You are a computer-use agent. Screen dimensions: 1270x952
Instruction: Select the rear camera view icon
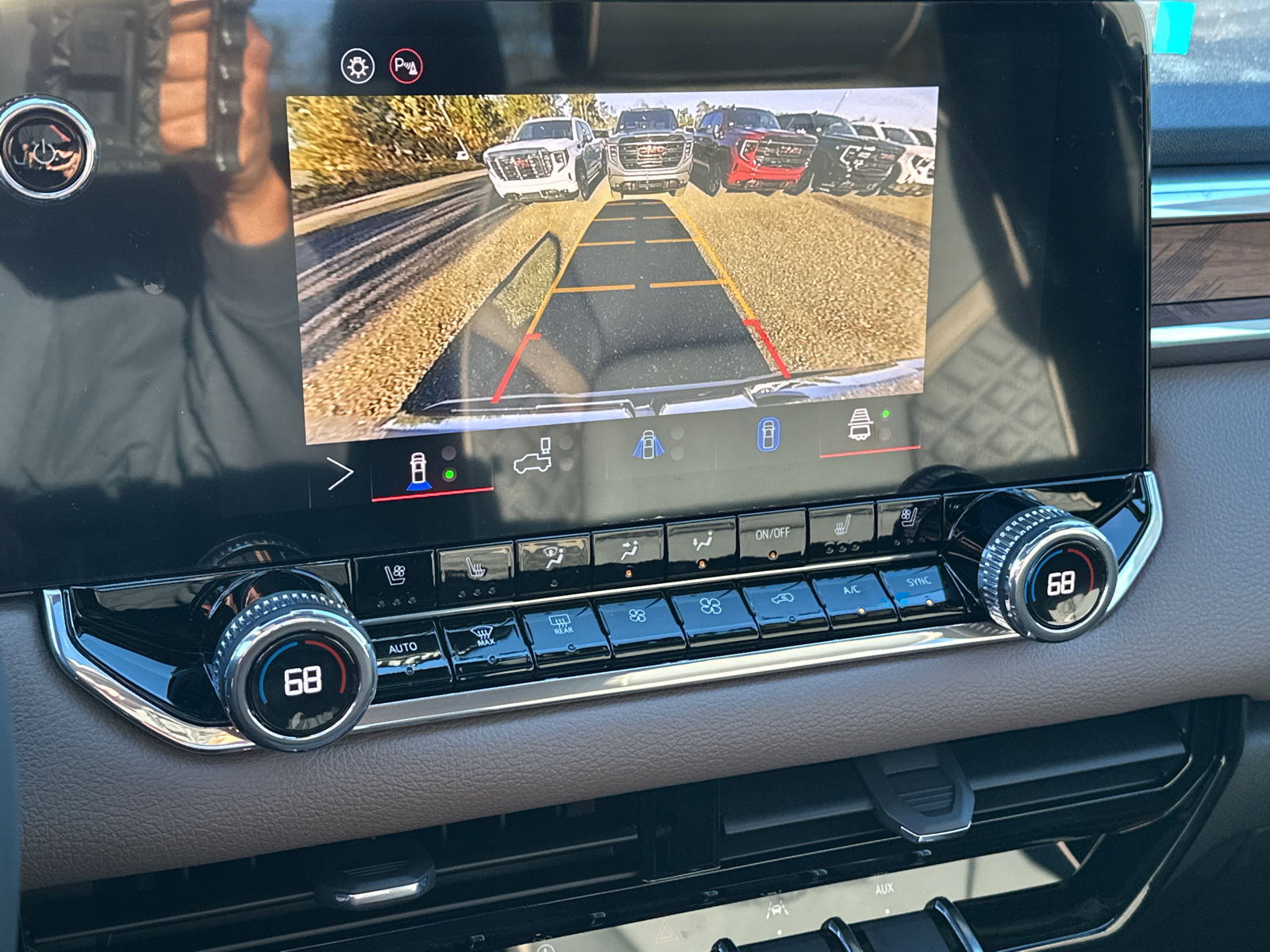417,471
